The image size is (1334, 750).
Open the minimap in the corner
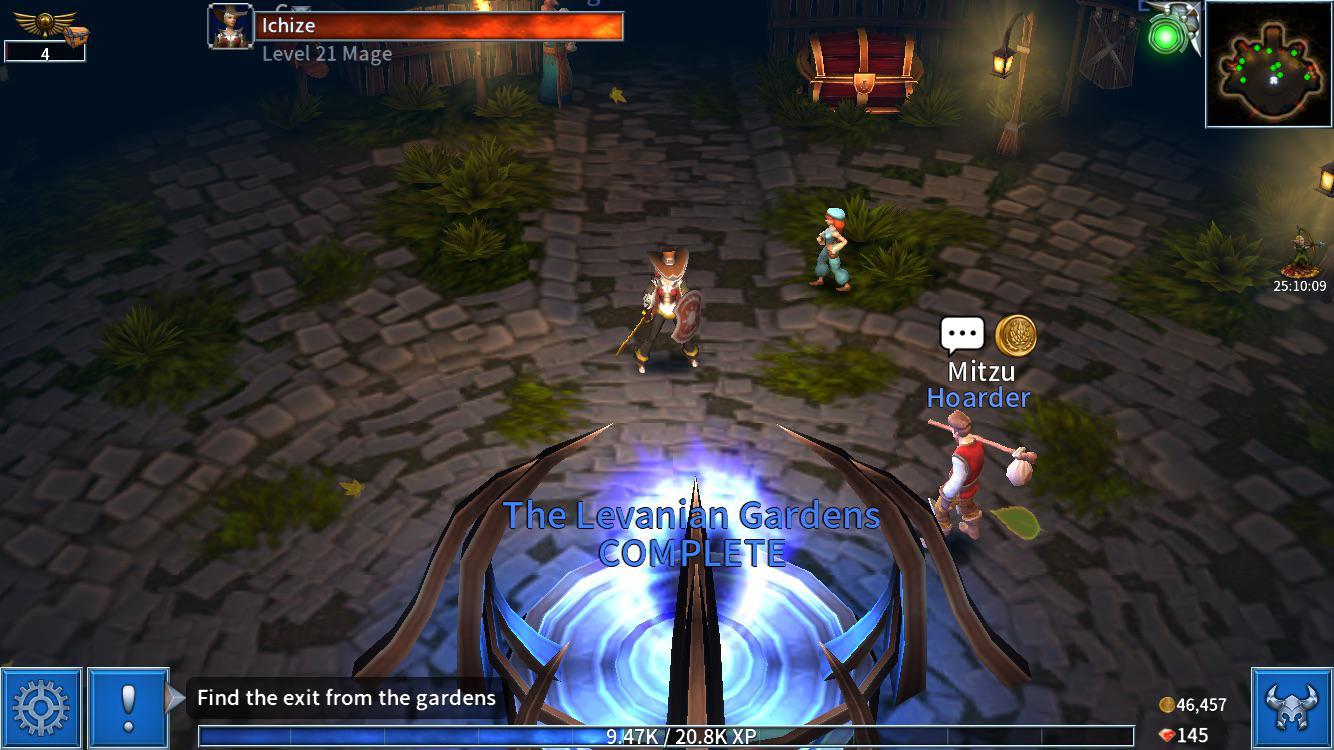tap(1270, 66)
